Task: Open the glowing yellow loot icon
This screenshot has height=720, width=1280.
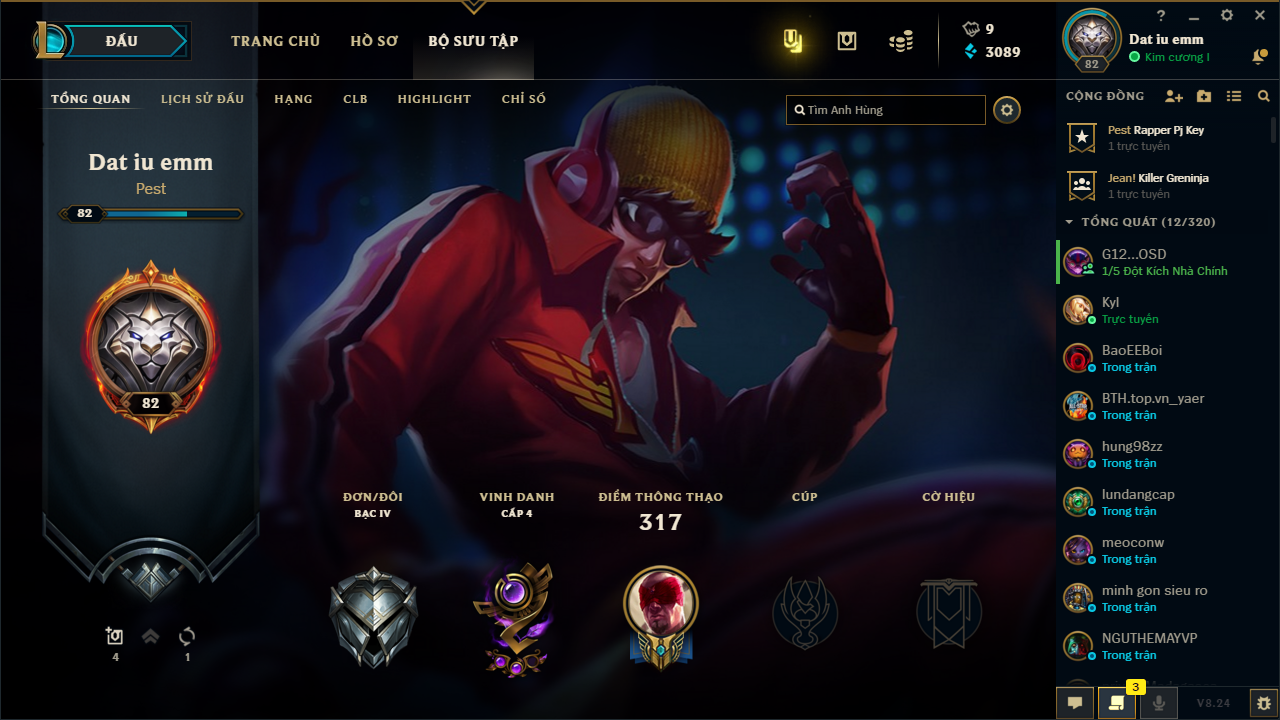Action: (x=793, y=41)
